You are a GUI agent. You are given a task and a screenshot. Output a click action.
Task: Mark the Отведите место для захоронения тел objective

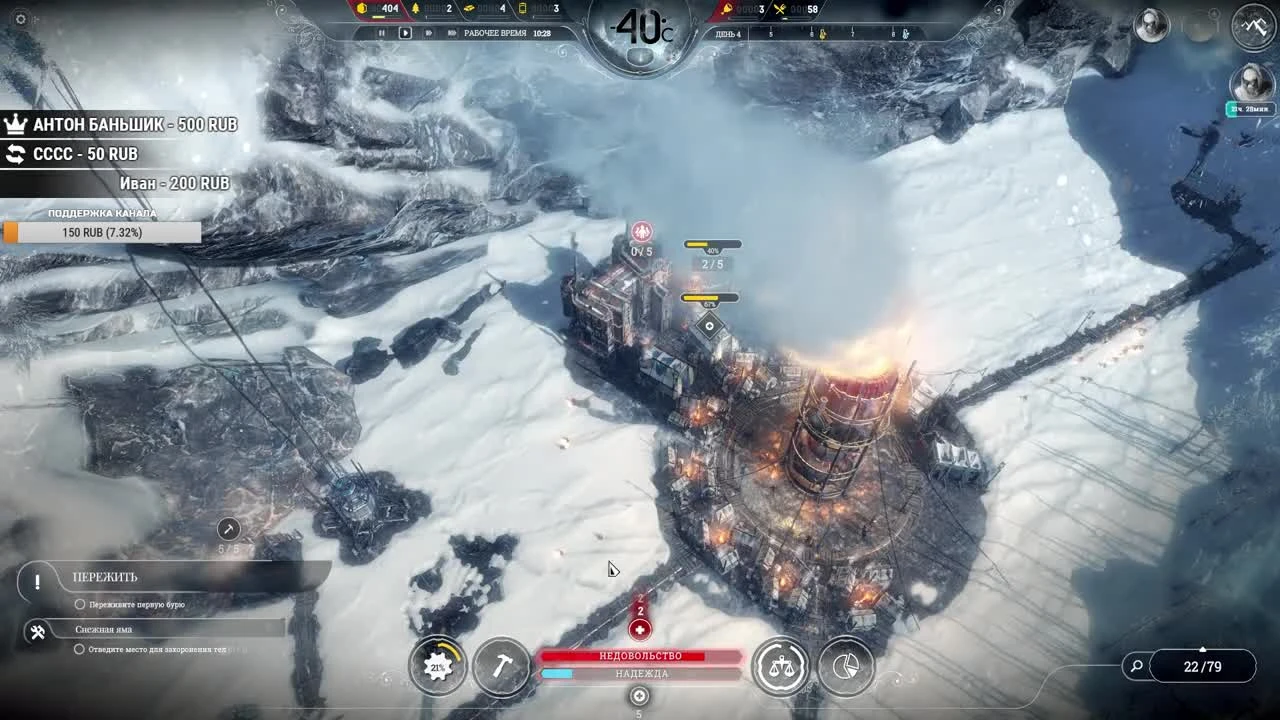80,647
